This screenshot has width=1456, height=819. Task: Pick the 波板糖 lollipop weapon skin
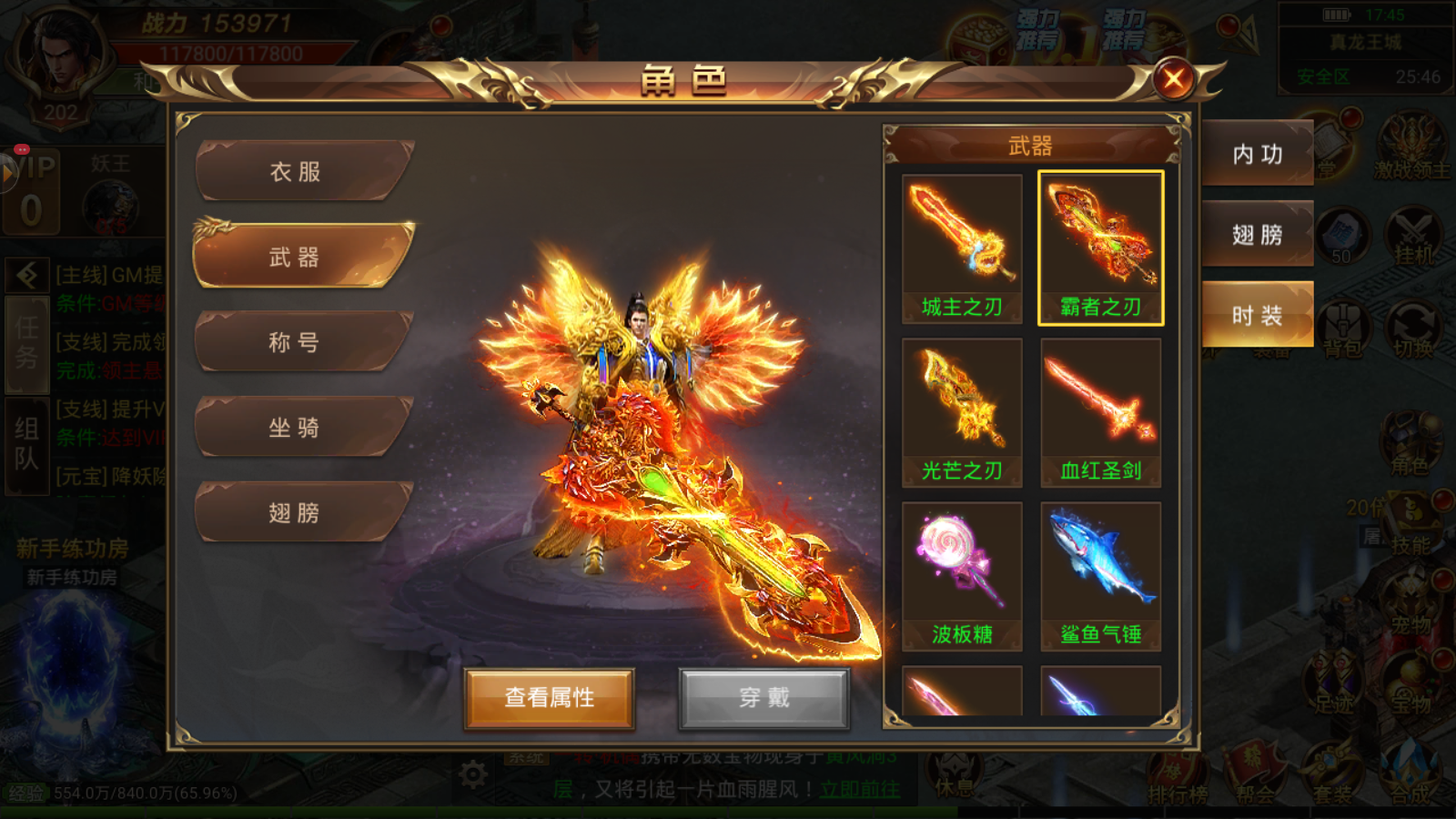962,576
